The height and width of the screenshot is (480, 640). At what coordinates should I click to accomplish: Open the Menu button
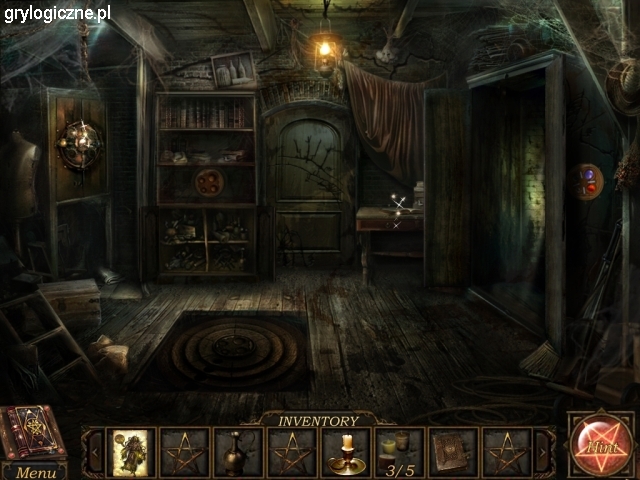(36, 472)
